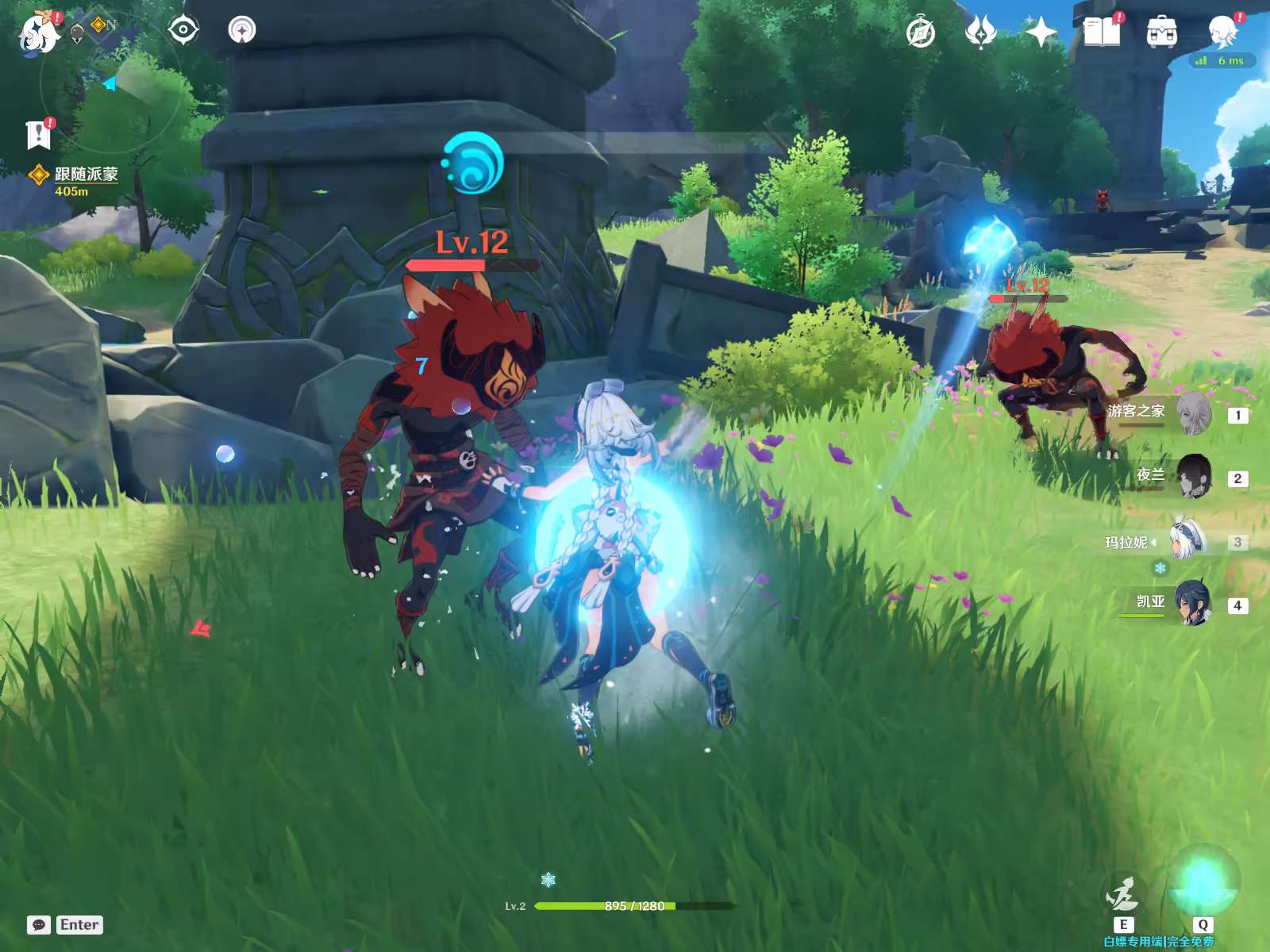Switch to party member 游客之家

pyautogui.click(x=1192, y=414)
